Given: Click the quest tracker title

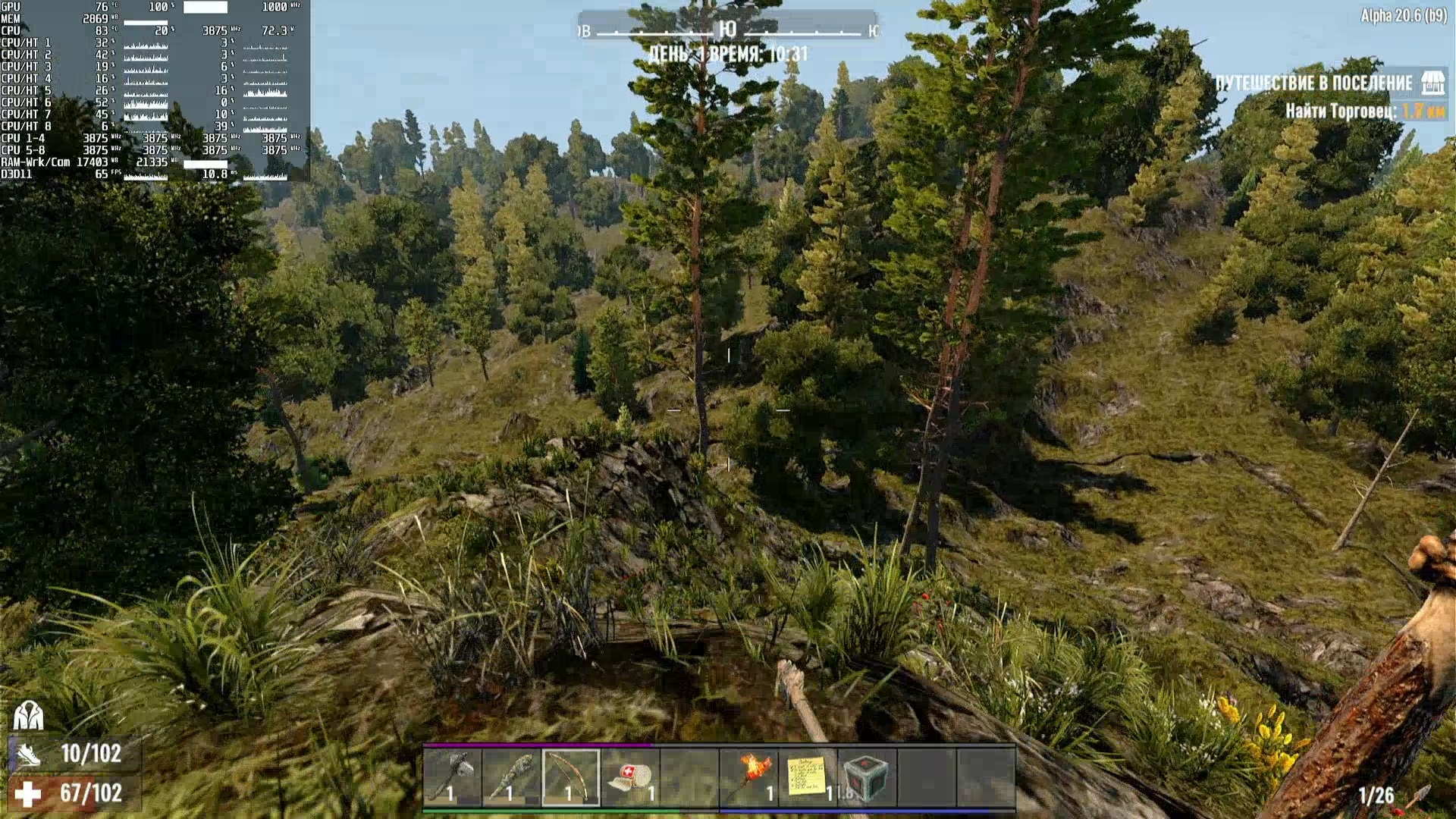Looking at the screenshot, I should click(1313, 83).
